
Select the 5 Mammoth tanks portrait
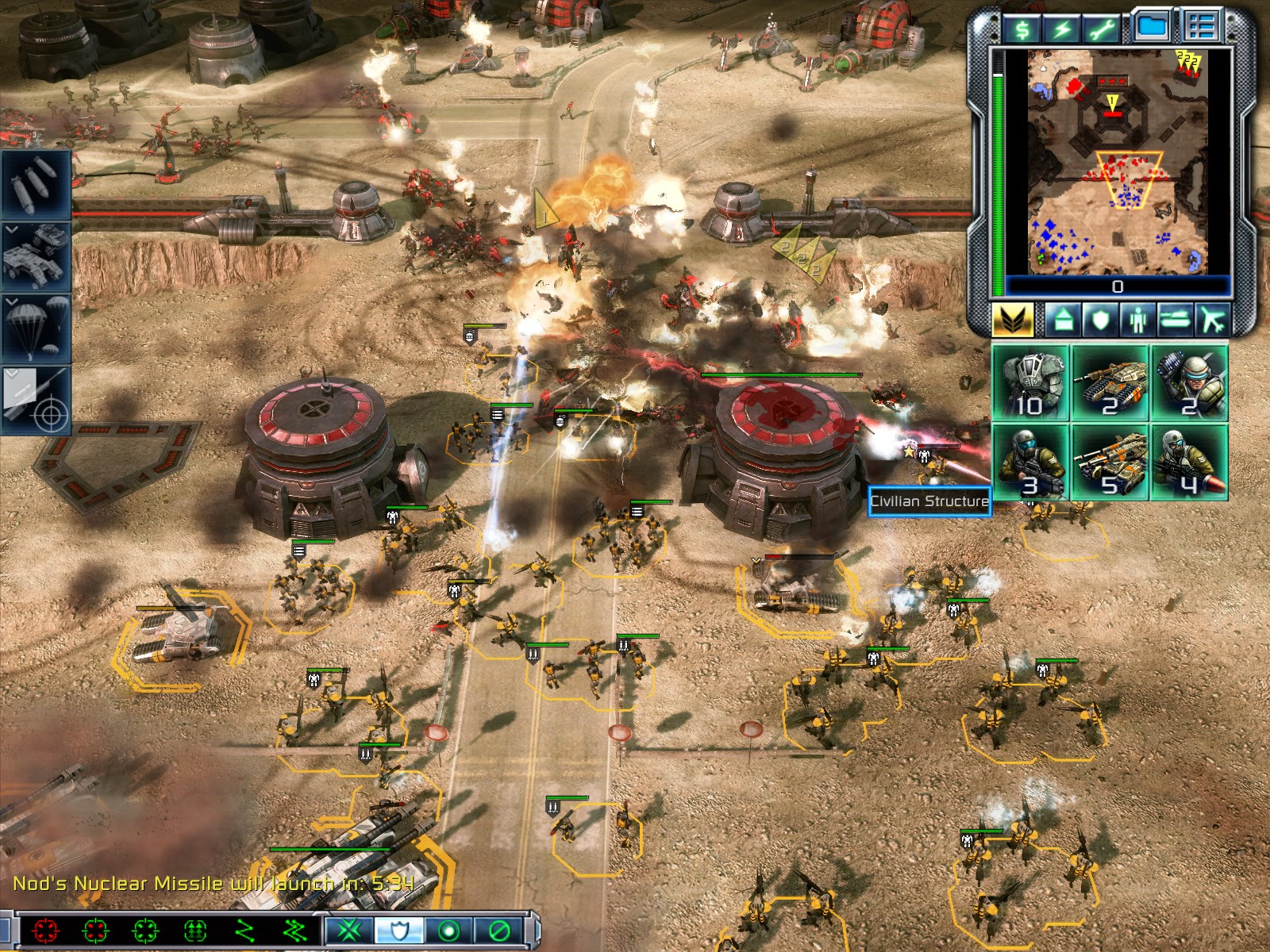click(x=1110, y=463)
